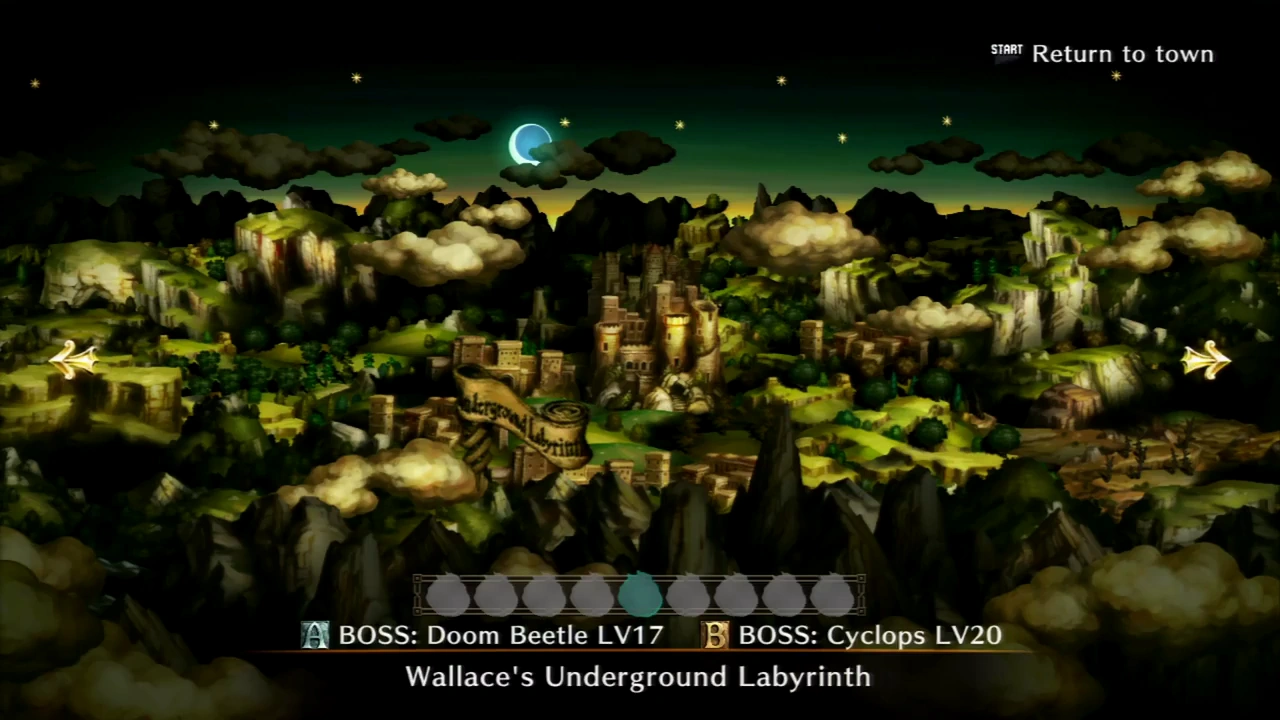Select the Doom Beetle boss A icon

315,635
